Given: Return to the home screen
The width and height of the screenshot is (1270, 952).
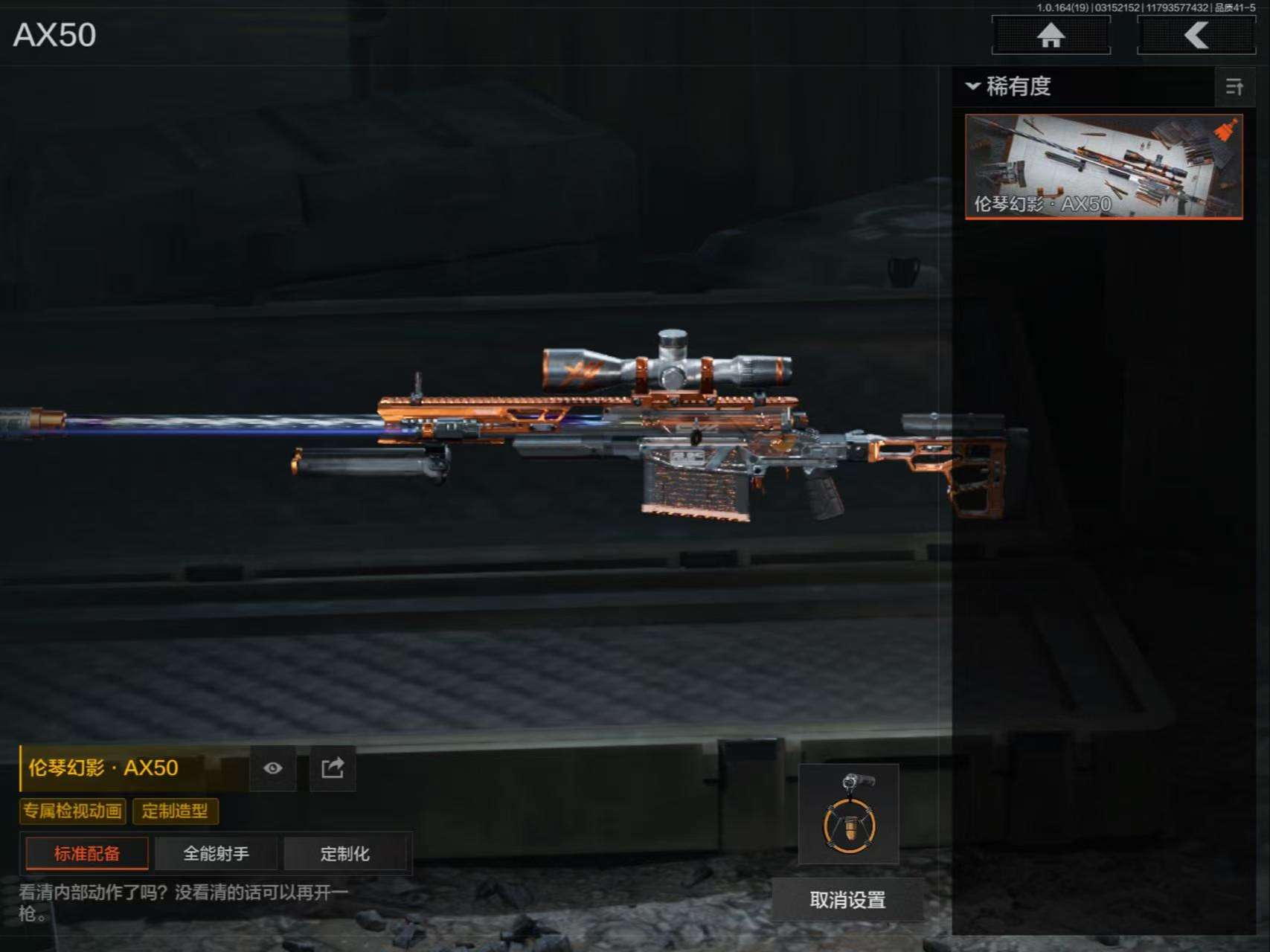Looking at the screenshot, I should tap(1051, 35).
